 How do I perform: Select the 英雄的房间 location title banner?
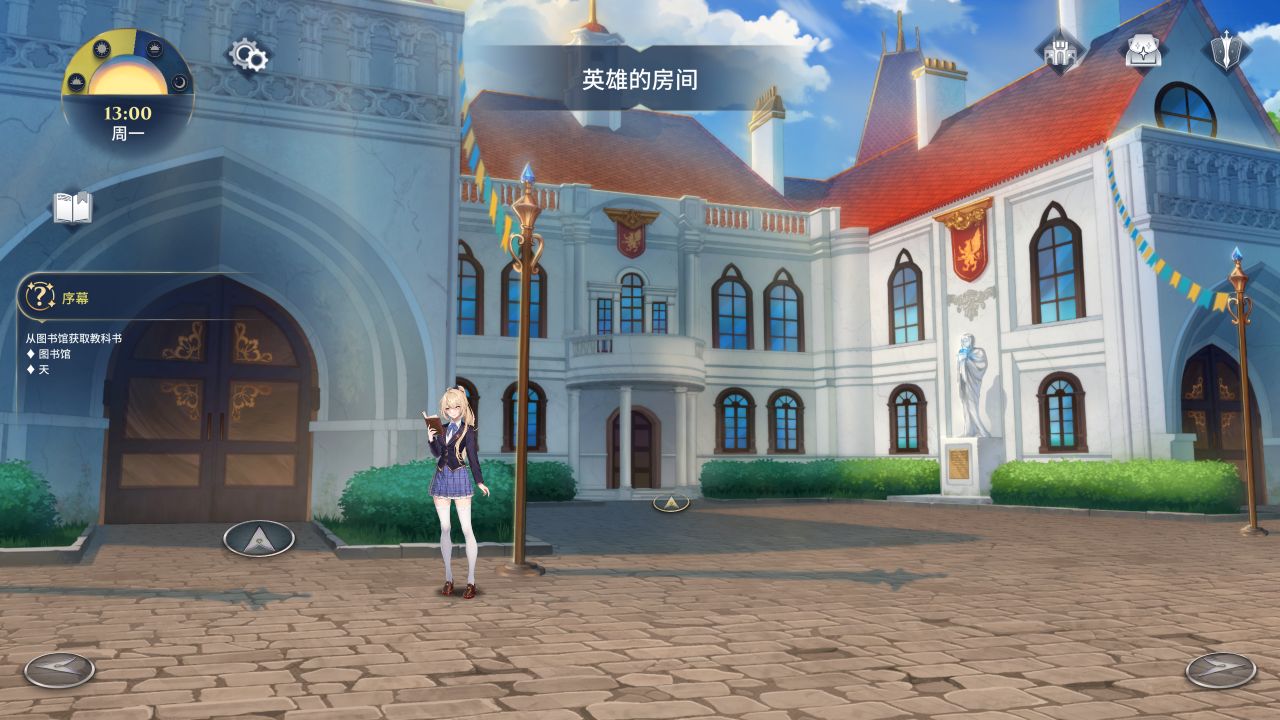pos(640,75)
